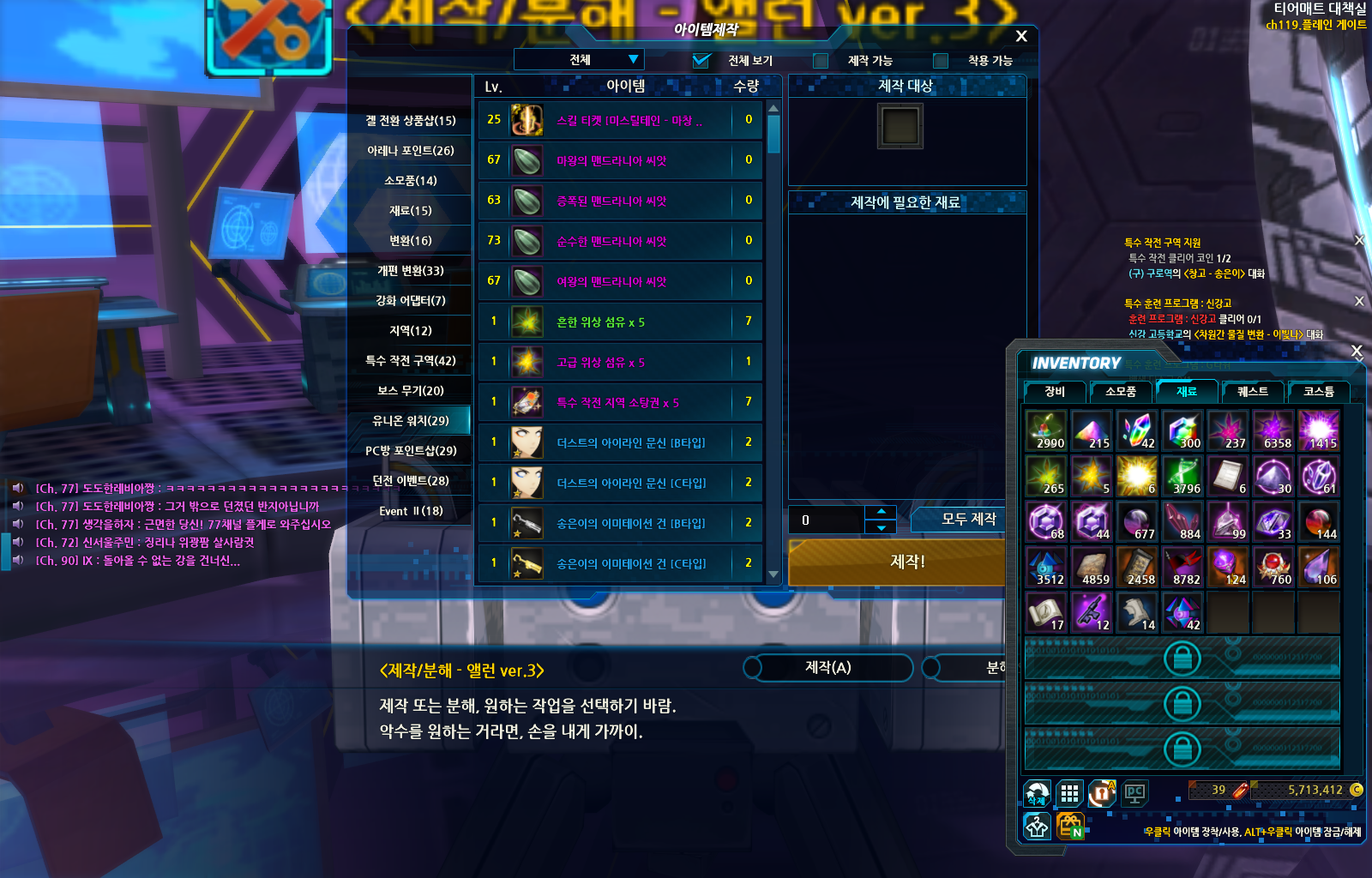Enable the 착용 가능 filter checkbox
The image size is (1372, 878).
coord(940,61)
